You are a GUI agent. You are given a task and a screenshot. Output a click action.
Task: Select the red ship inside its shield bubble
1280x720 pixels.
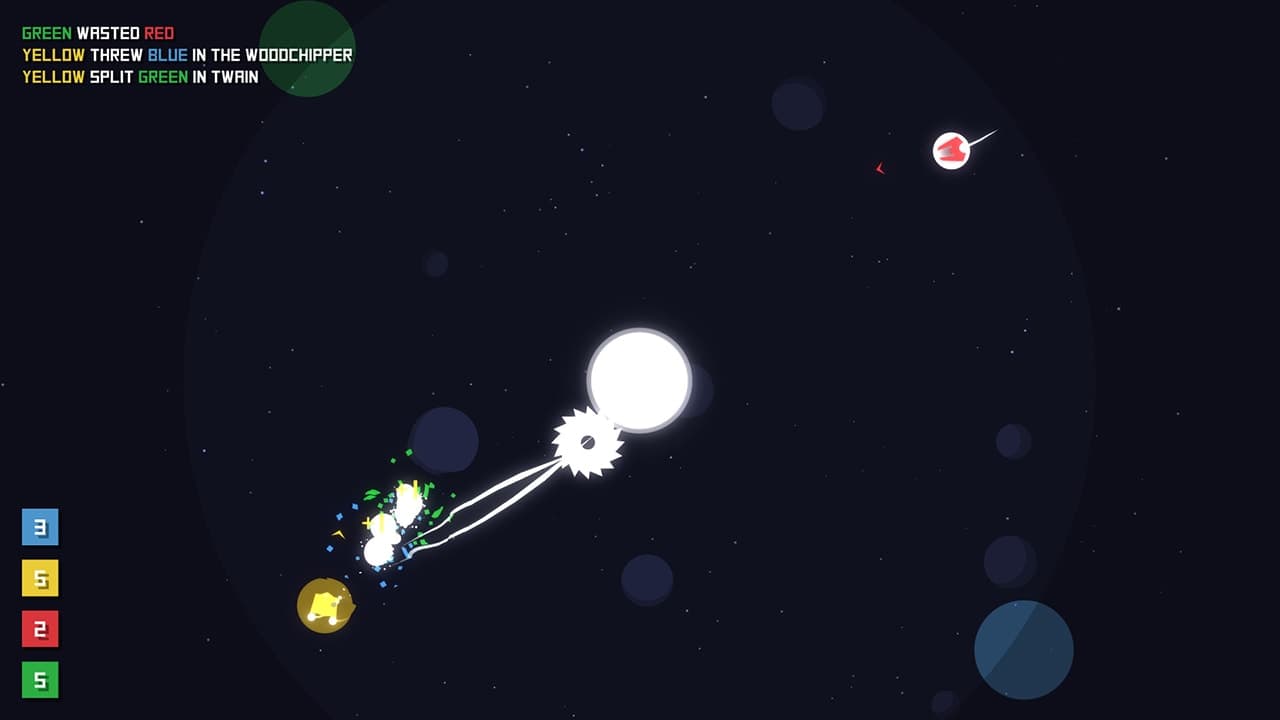tap(949, 148)
